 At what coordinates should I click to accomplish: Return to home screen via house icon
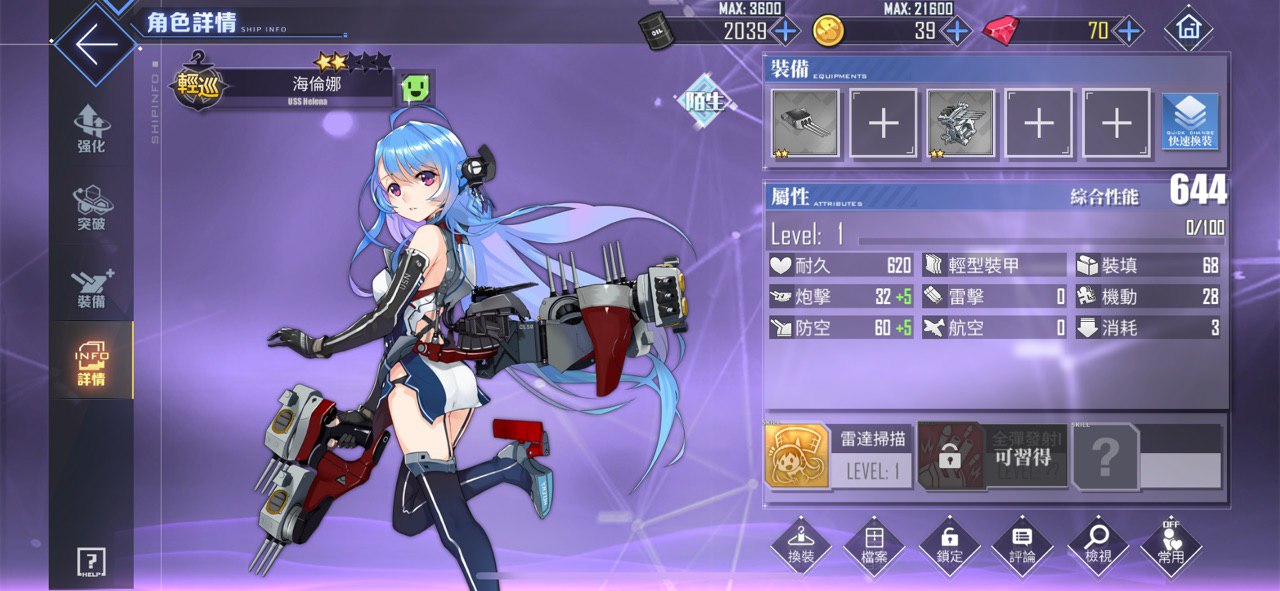1188,30
